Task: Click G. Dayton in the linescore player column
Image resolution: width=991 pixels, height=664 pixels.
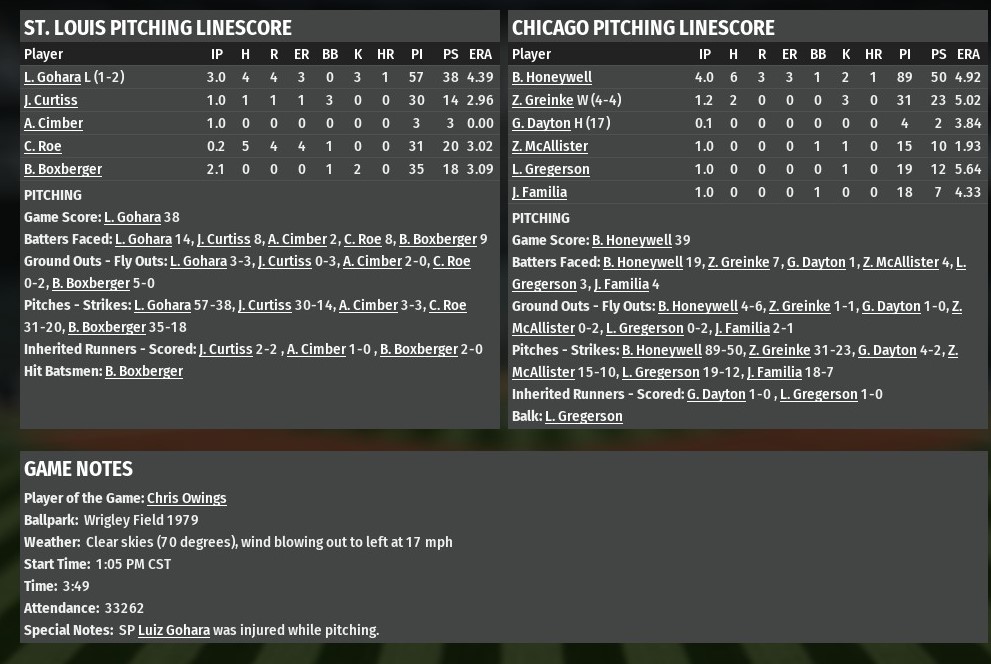Action: [541, 123]
